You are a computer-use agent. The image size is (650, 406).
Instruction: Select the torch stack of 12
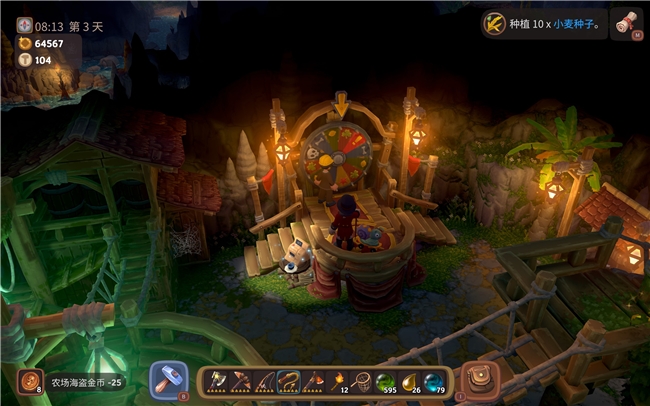[x=338, y=381]
